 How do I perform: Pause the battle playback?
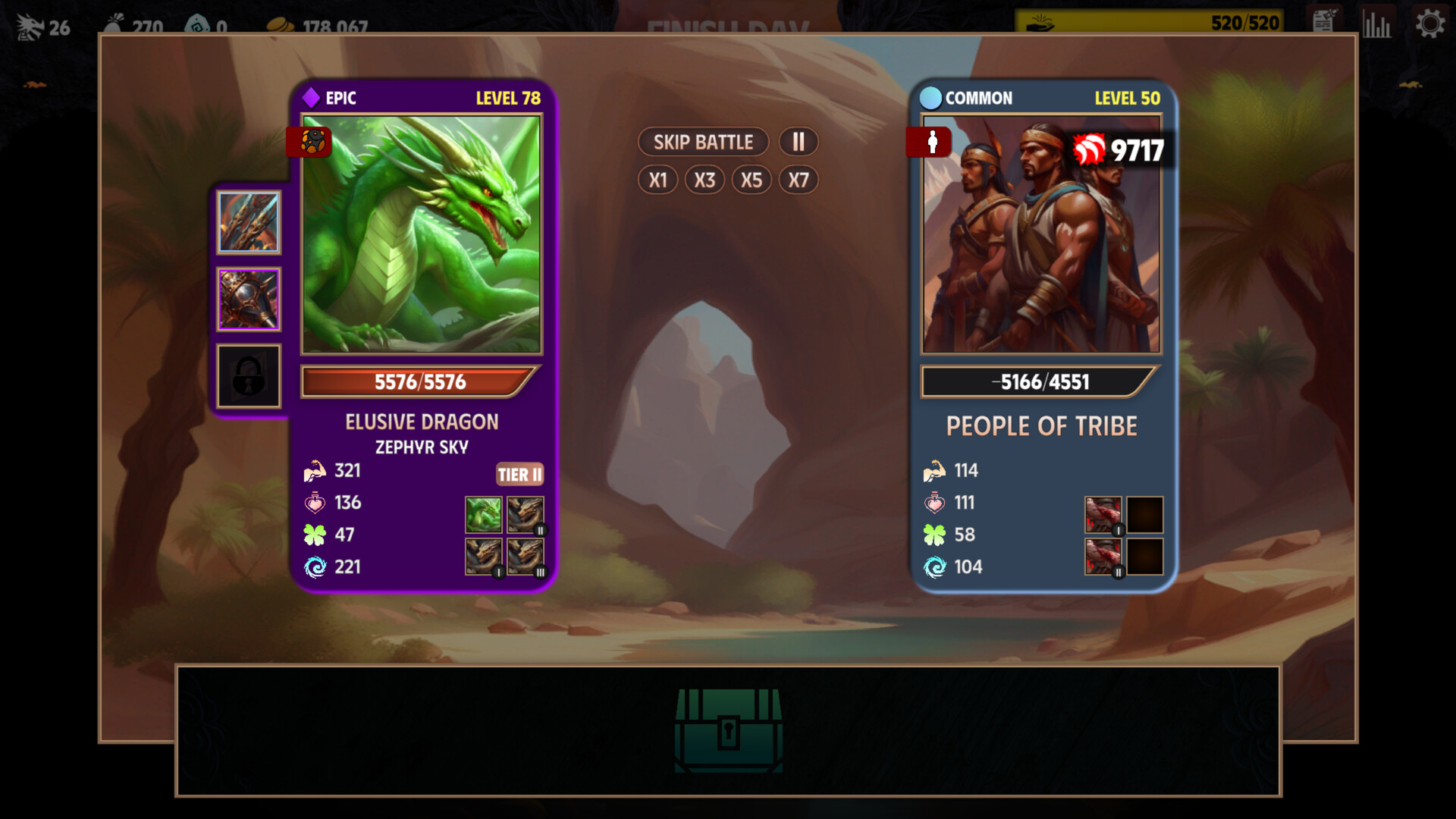point(798,142)
